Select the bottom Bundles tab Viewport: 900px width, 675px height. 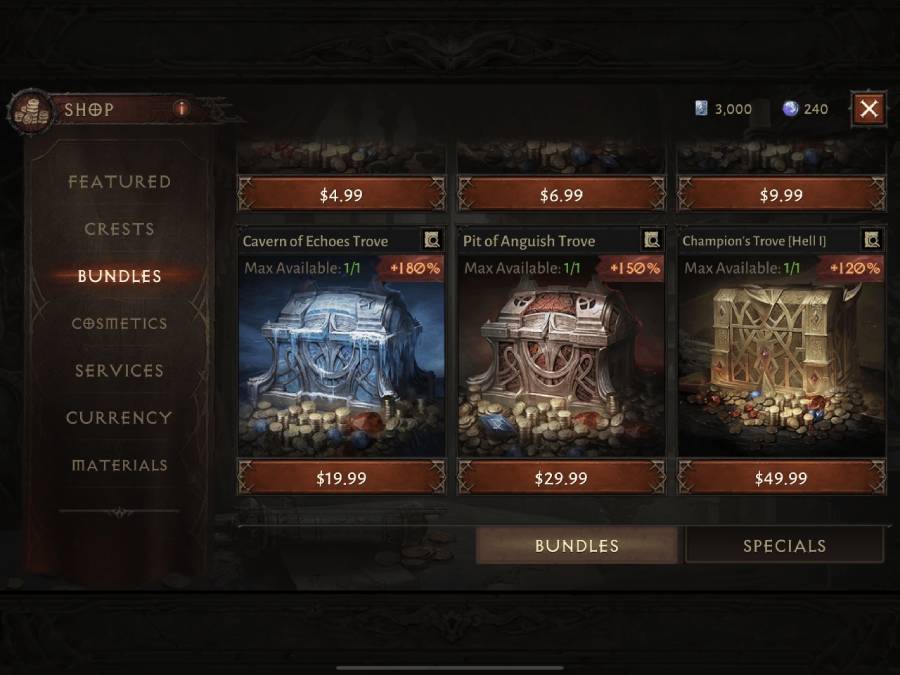coord(577,546)
